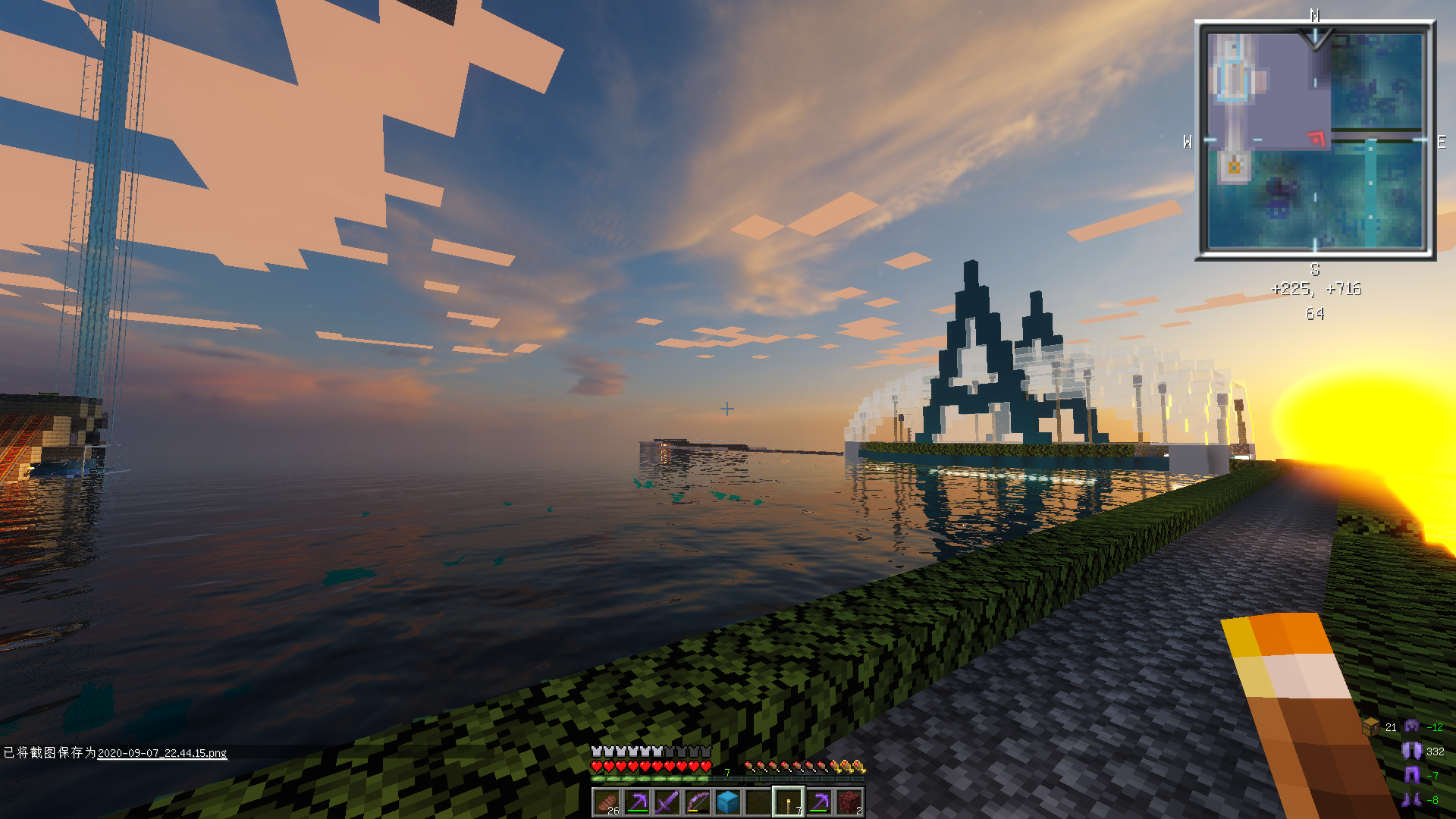Select the dark red block stack
Viewport: 1456px width, 819px height.
849,802
